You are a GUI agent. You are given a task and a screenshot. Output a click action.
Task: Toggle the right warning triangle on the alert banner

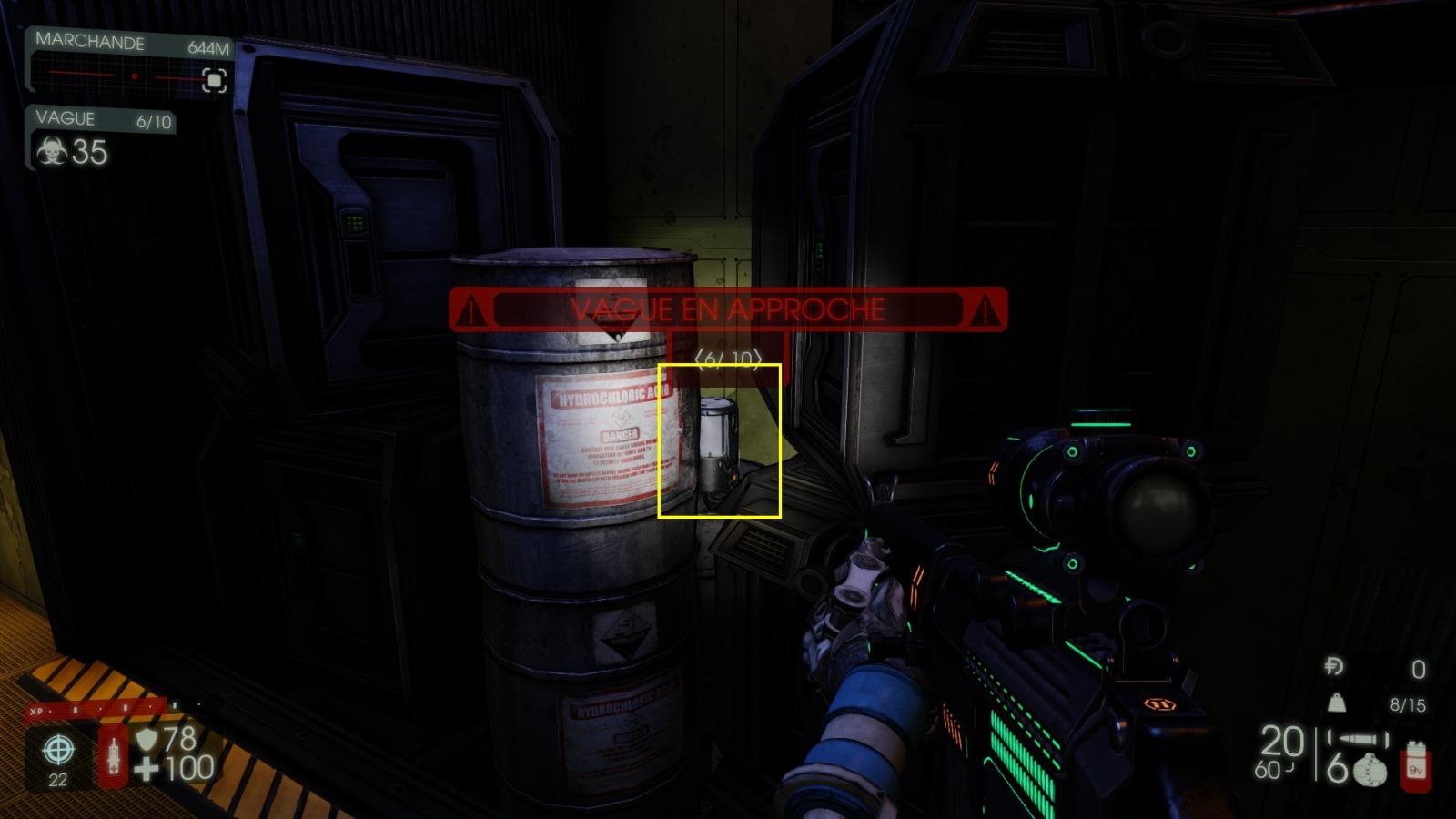tap(984, 309)
